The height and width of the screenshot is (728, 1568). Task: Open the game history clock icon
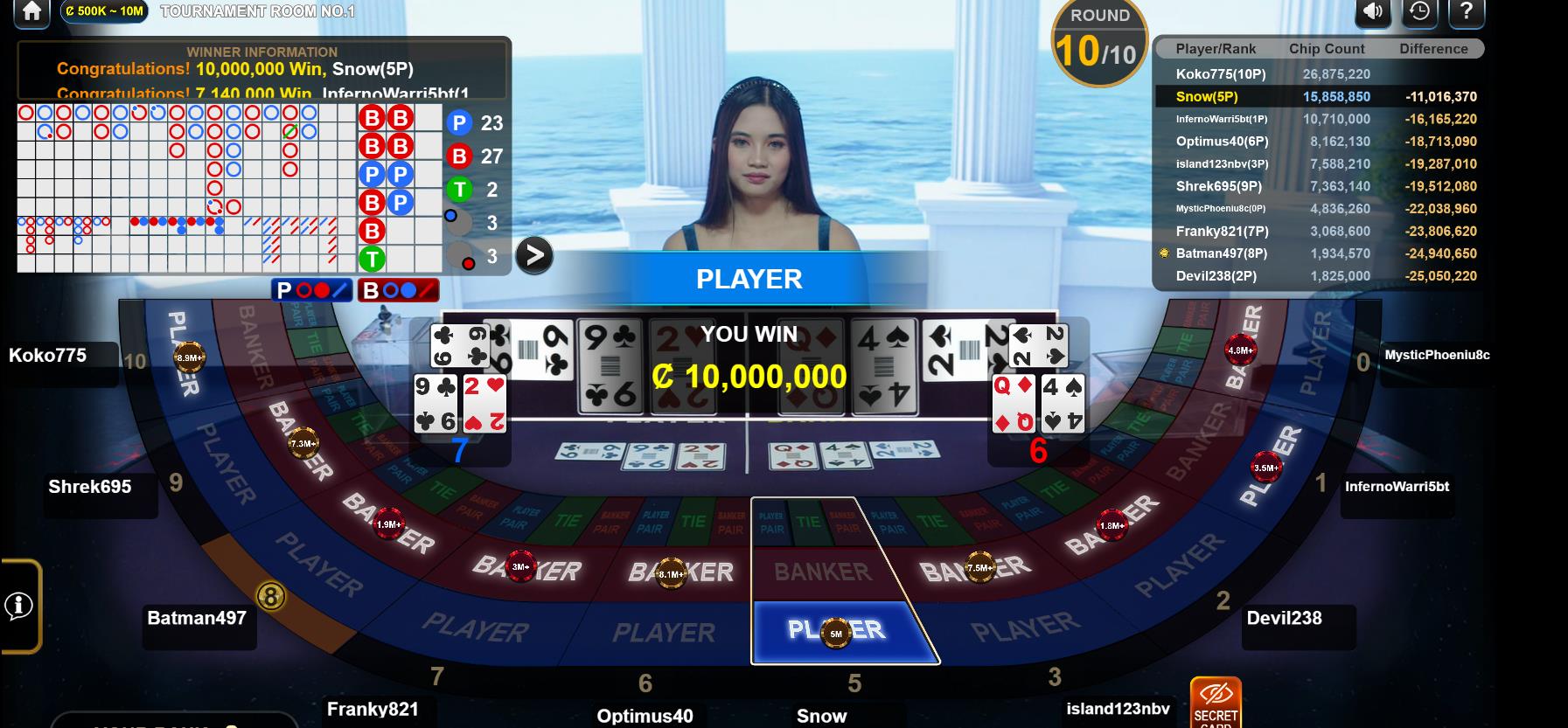(x=1419, y=11)
